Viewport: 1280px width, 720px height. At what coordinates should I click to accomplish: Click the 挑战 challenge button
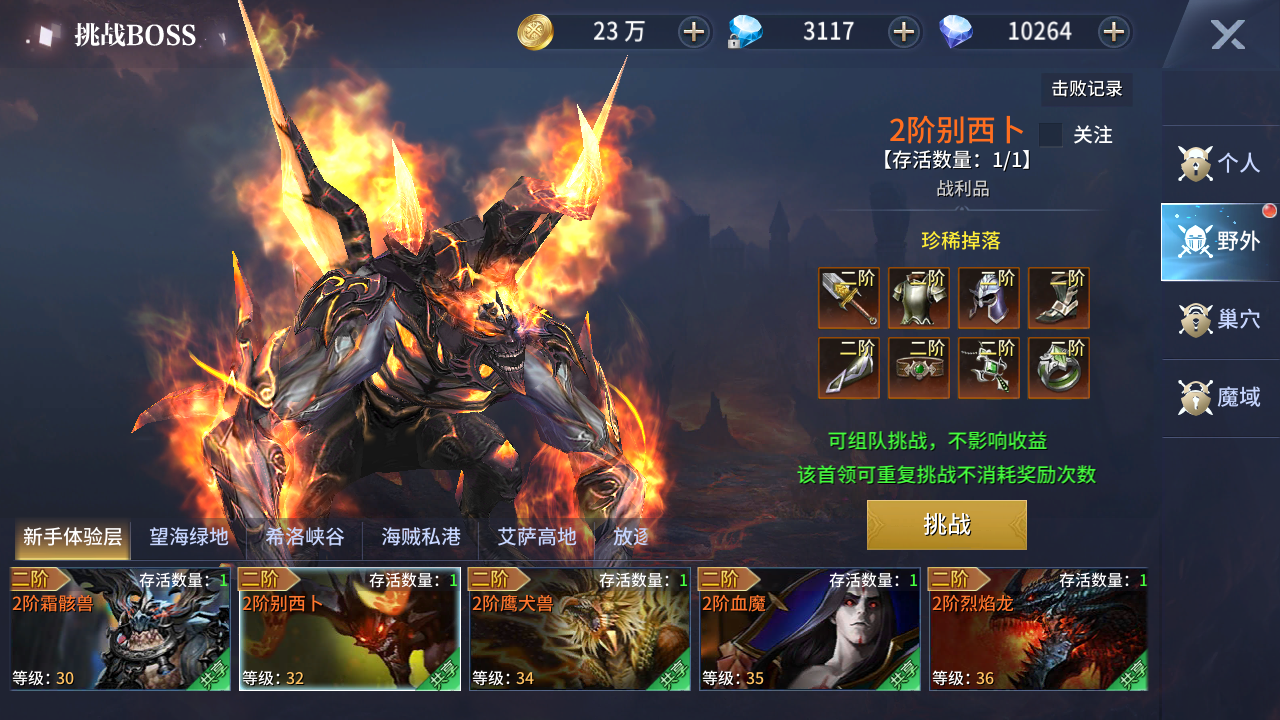pyautogui.click(x=946, y=525)
